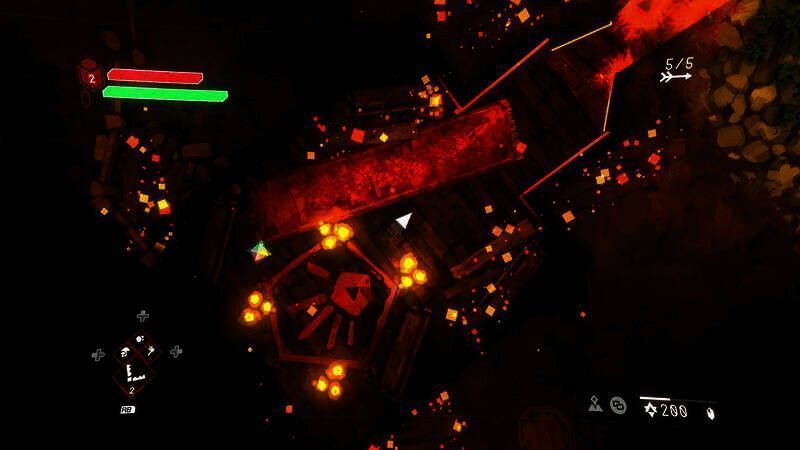Viewport: 800px width, 450px height.
Task: Choose the mushroom item in the diamond
Action: [125, 352]
